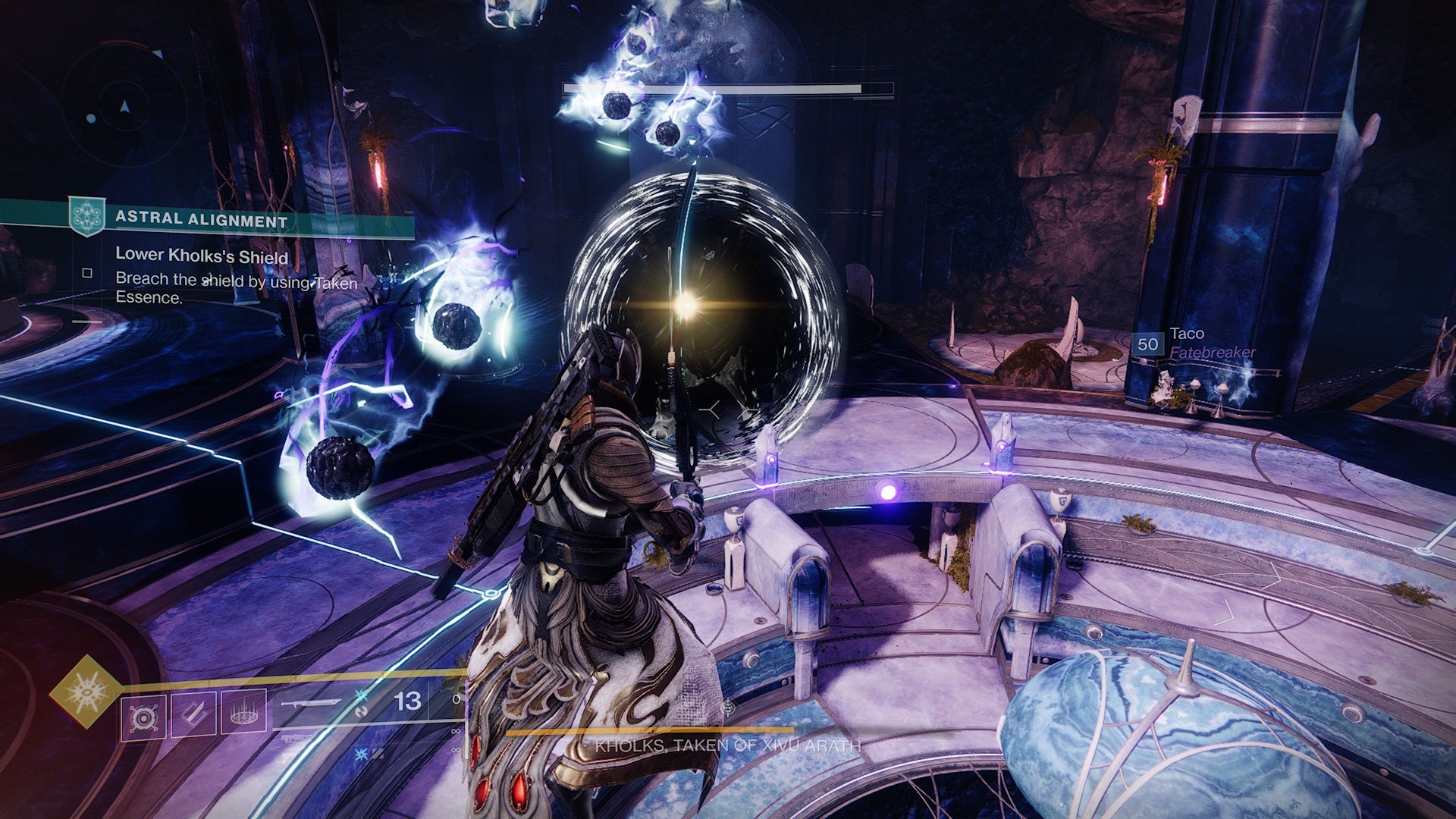Click the melee knife ability icon
Image resolution: width=1456 pixels, height=819 pixels.
point(193,717)
